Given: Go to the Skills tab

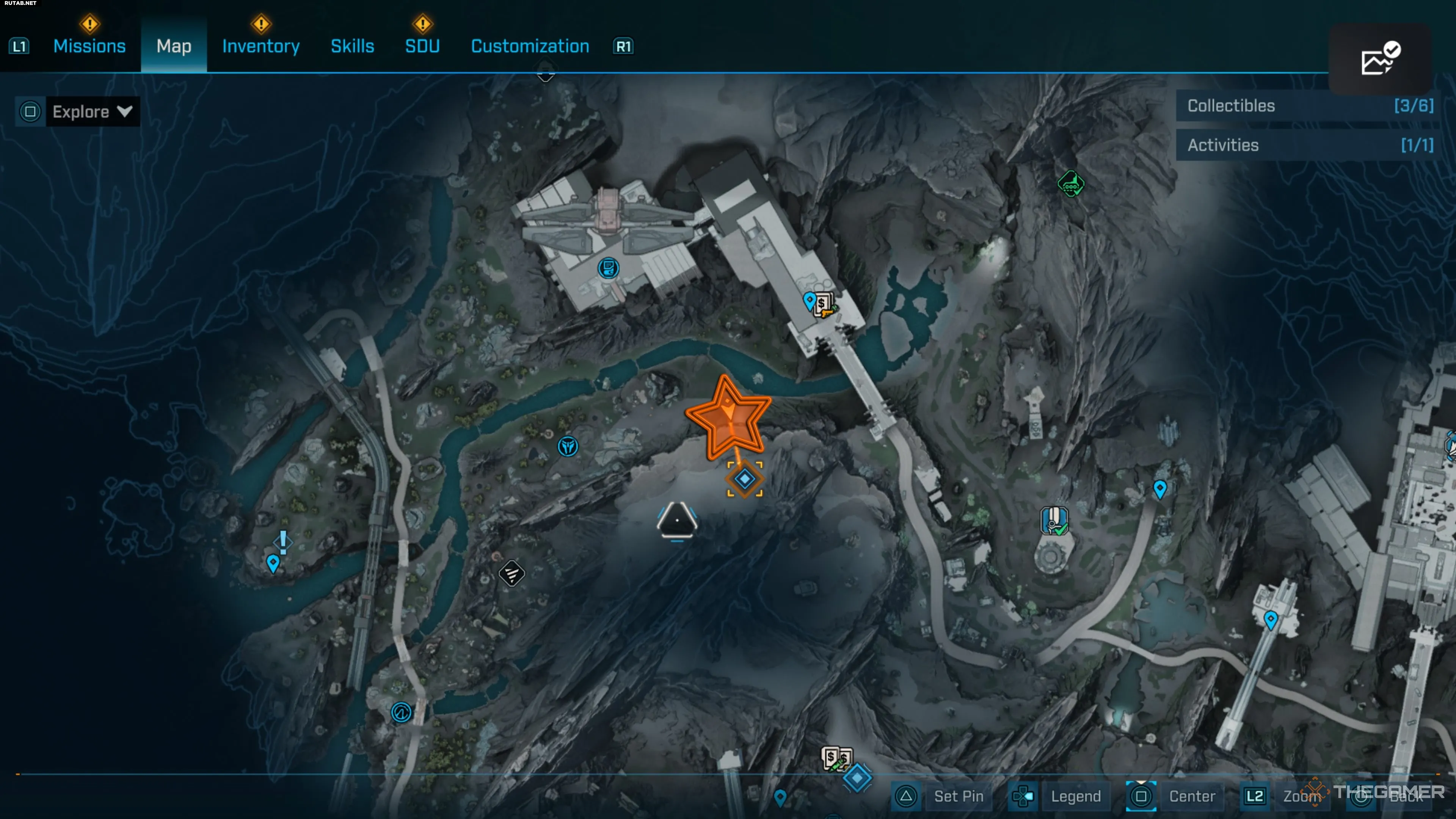Looking at the screenshot, I should (x=352, y=46).
